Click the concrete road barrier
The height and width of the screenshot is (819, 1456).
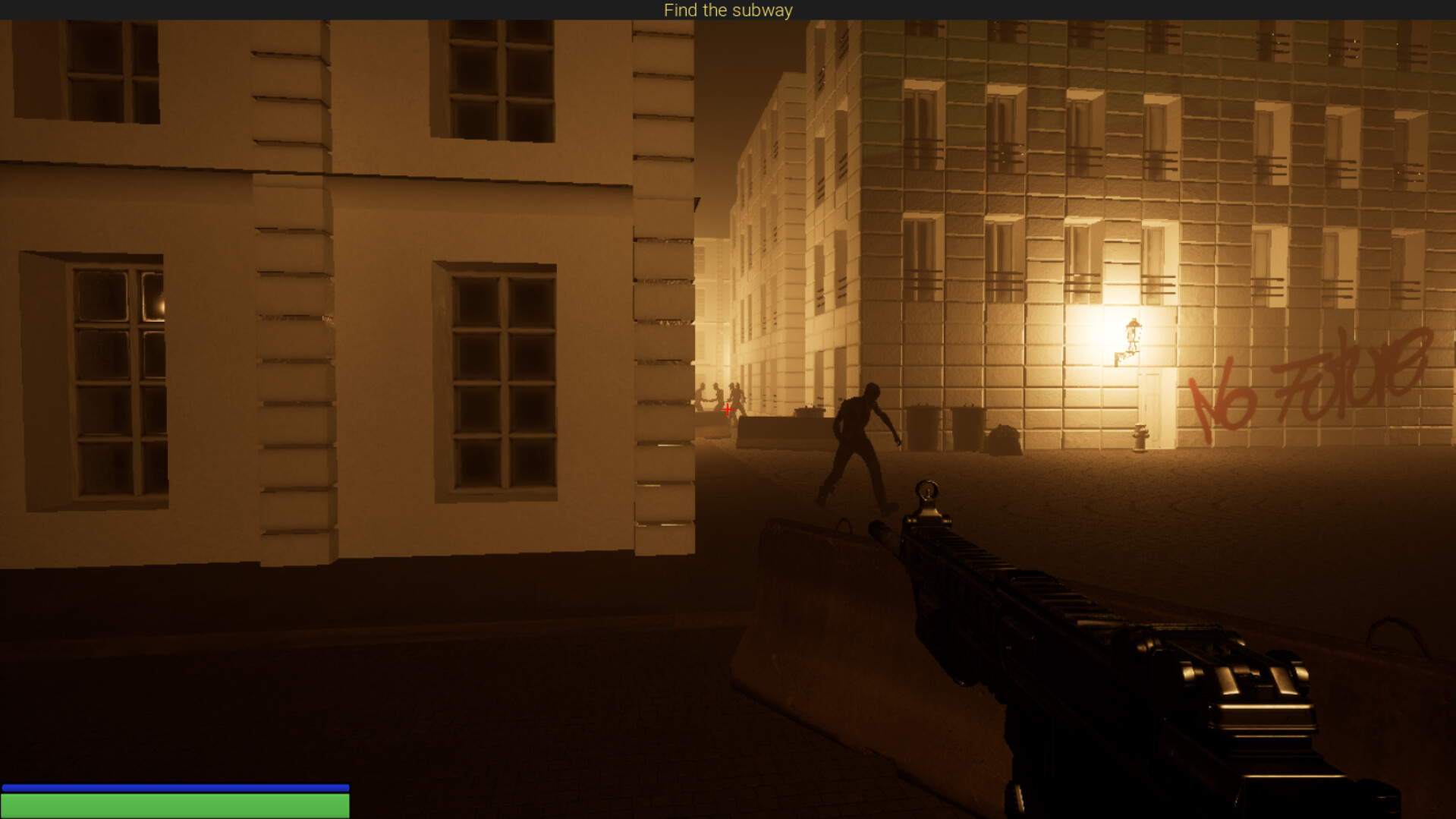[x=781, y=433]
